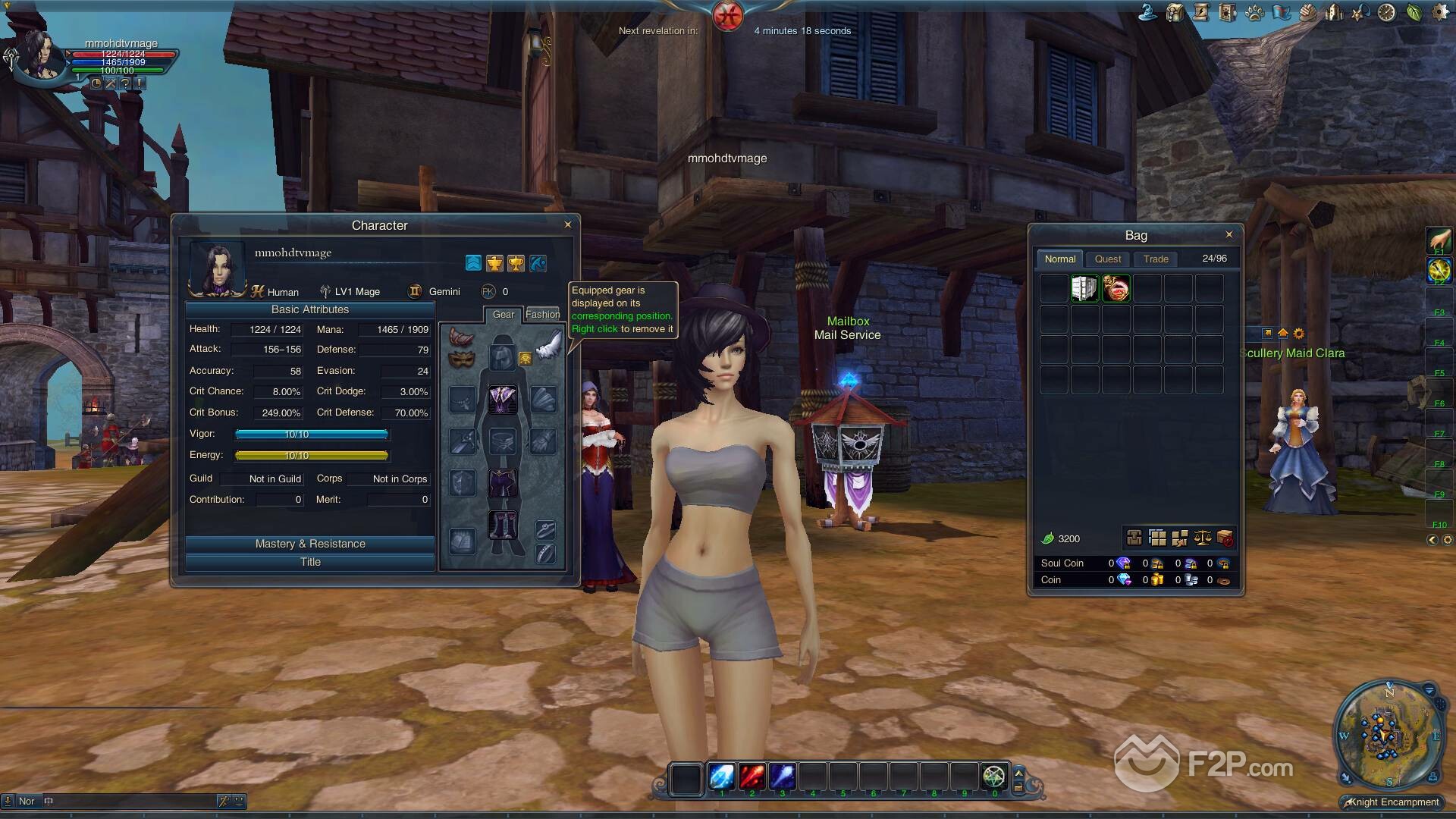Select the white book item in the bag

(1084, 289)
